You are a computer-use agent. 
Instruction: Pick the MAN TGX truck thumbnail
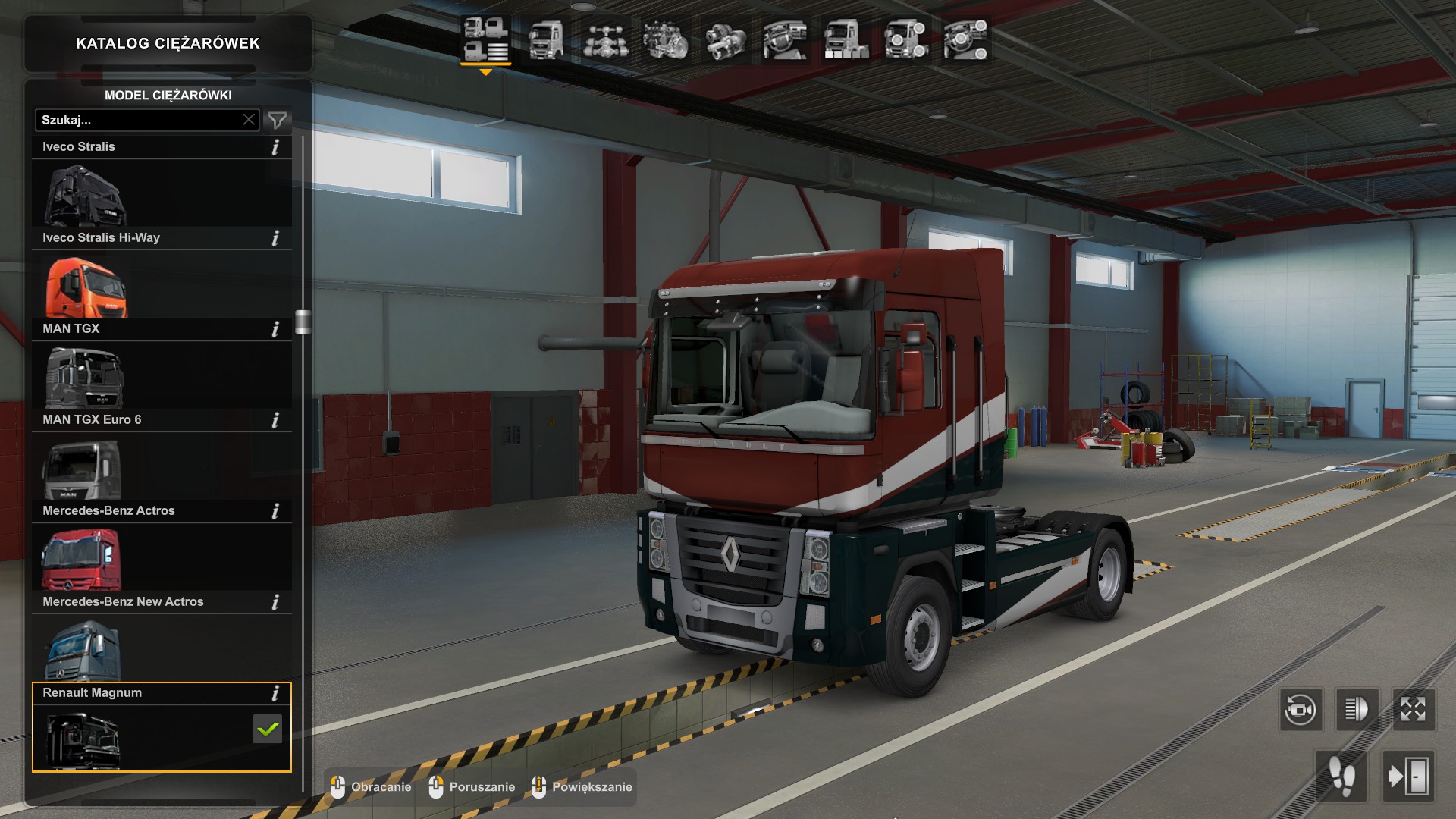(84, 378)
